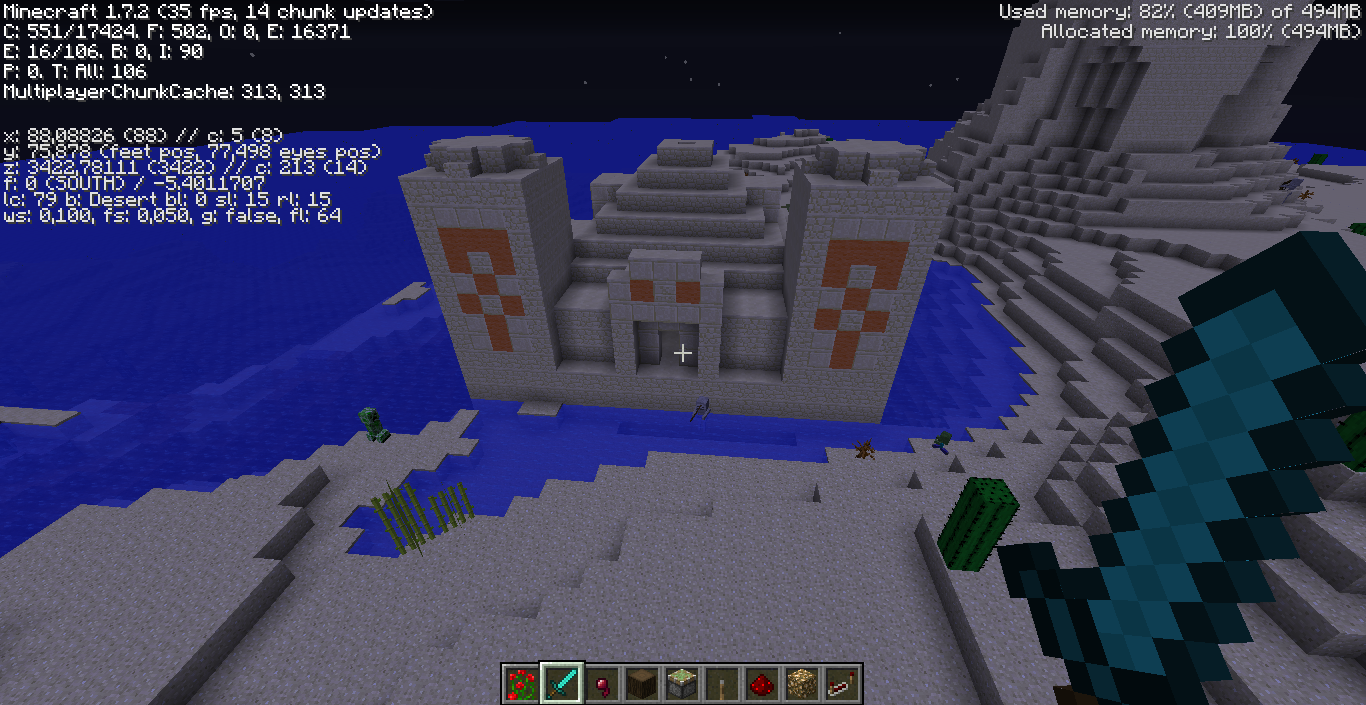
Task: Select the glowstone block slot
Action: click(x=801, y=684)
